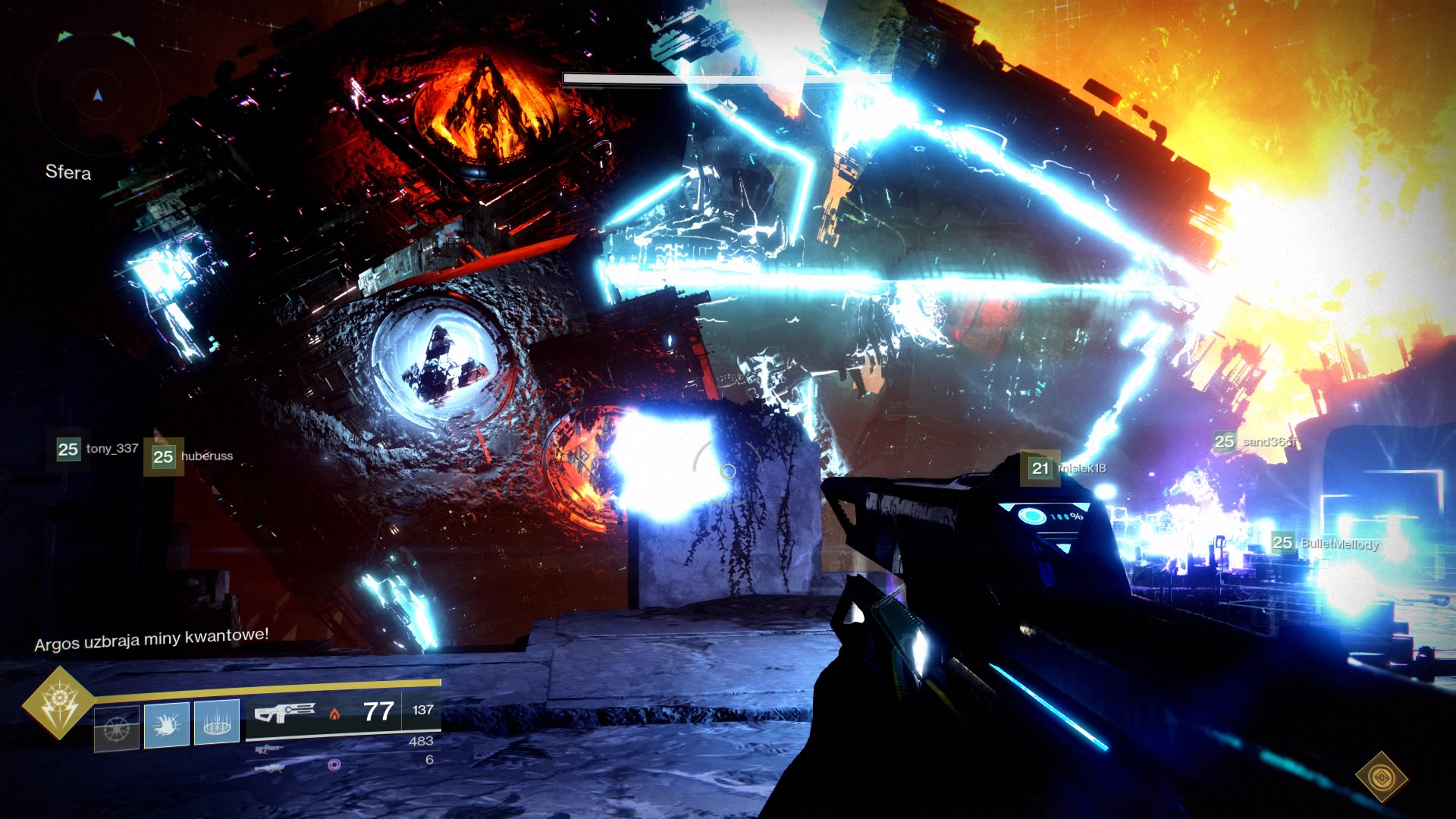Activate the golden diamond super ability icon
Viewport: 1456px width, 819px height.
tap(58, 702)
